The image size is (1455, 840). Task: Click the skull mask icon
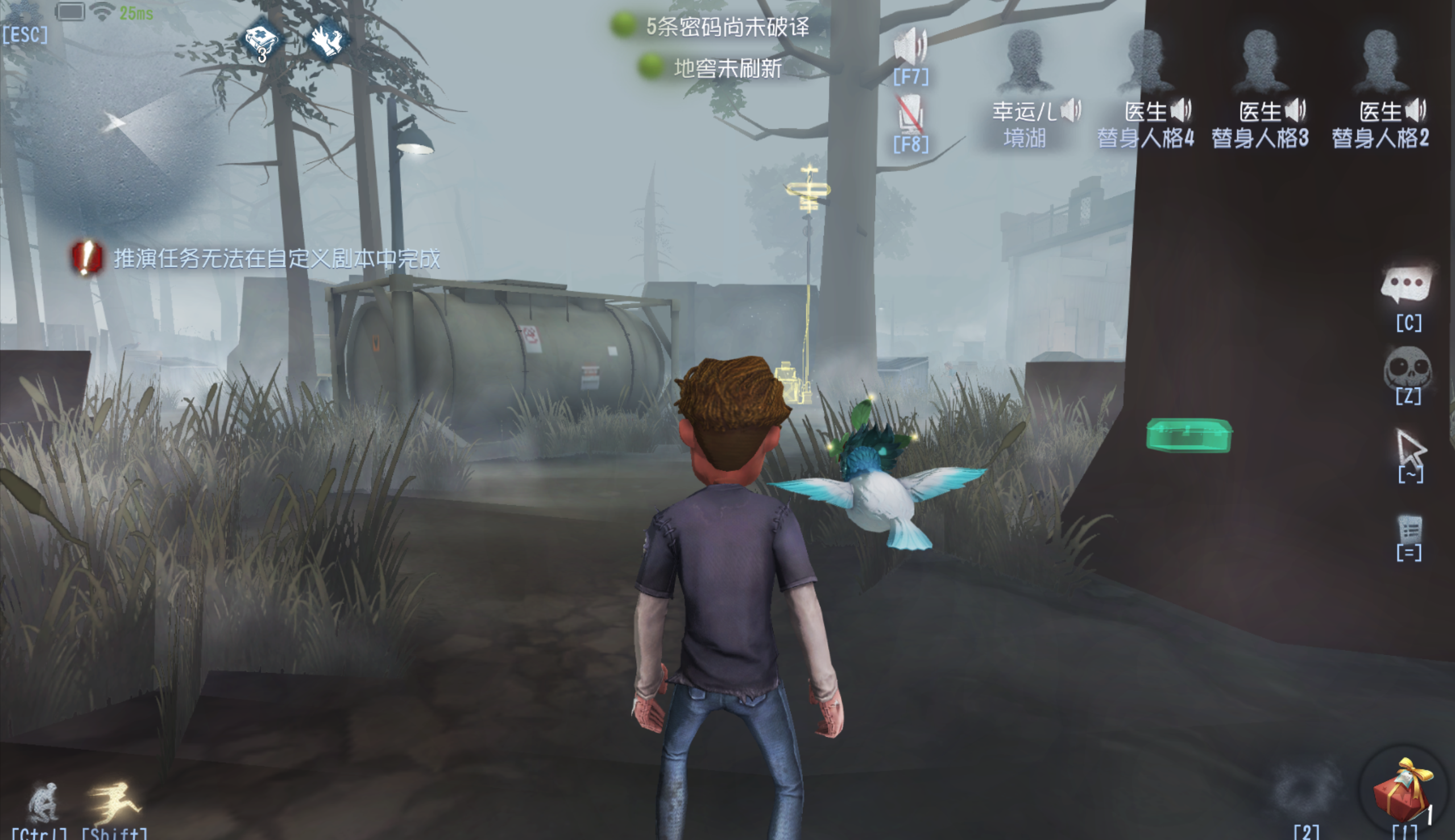[x=1407, y=367]
